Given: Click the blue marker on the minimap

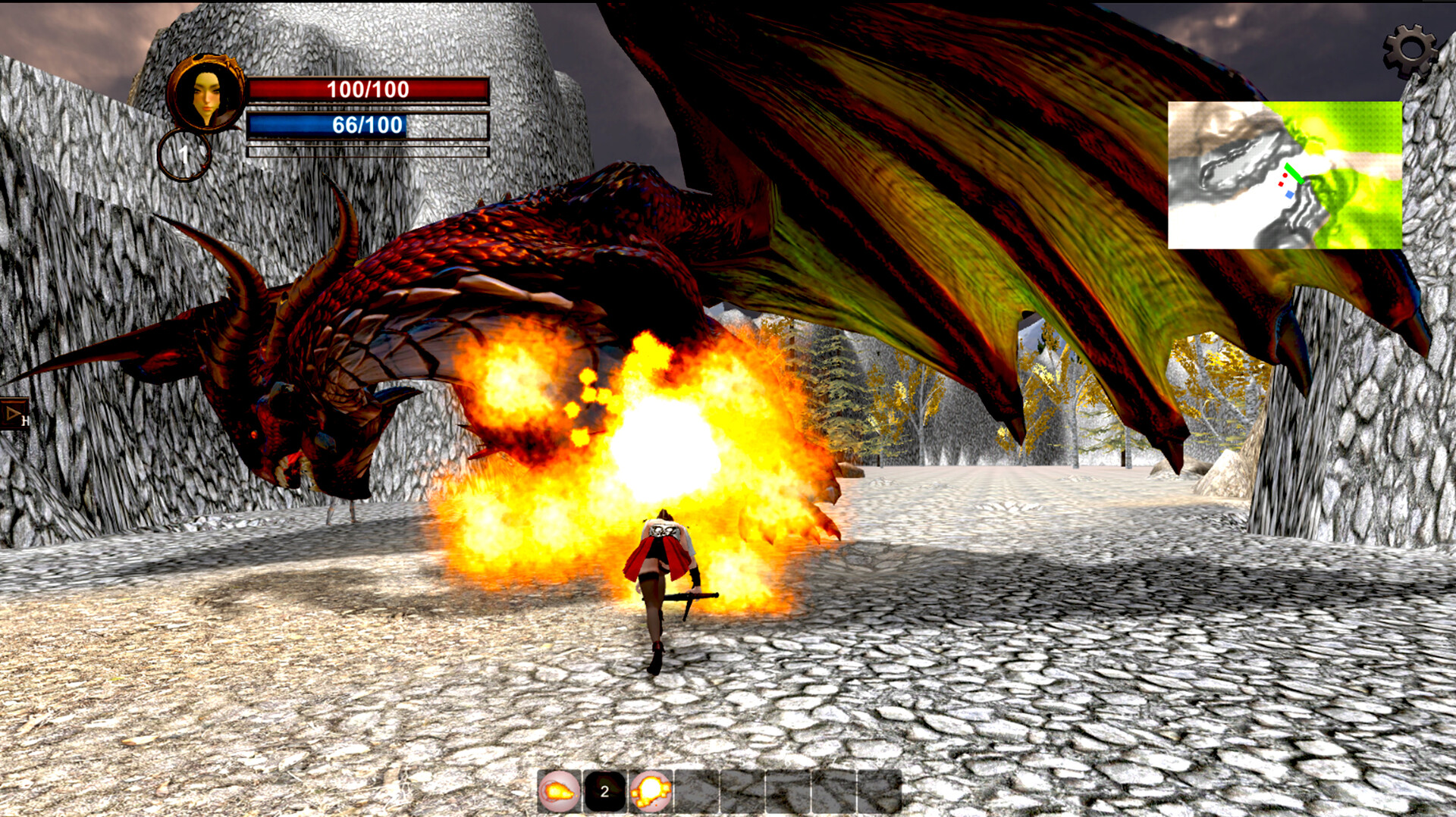Looking at the screenshot, I should coord(1289,195).
